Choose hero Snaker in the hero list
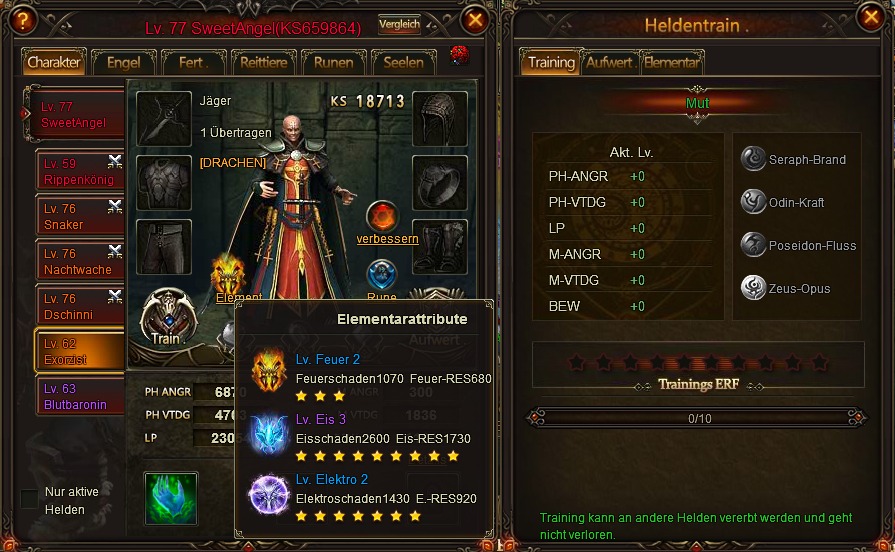895x552 pixels. pyautogui.click(x=78, y=217)
